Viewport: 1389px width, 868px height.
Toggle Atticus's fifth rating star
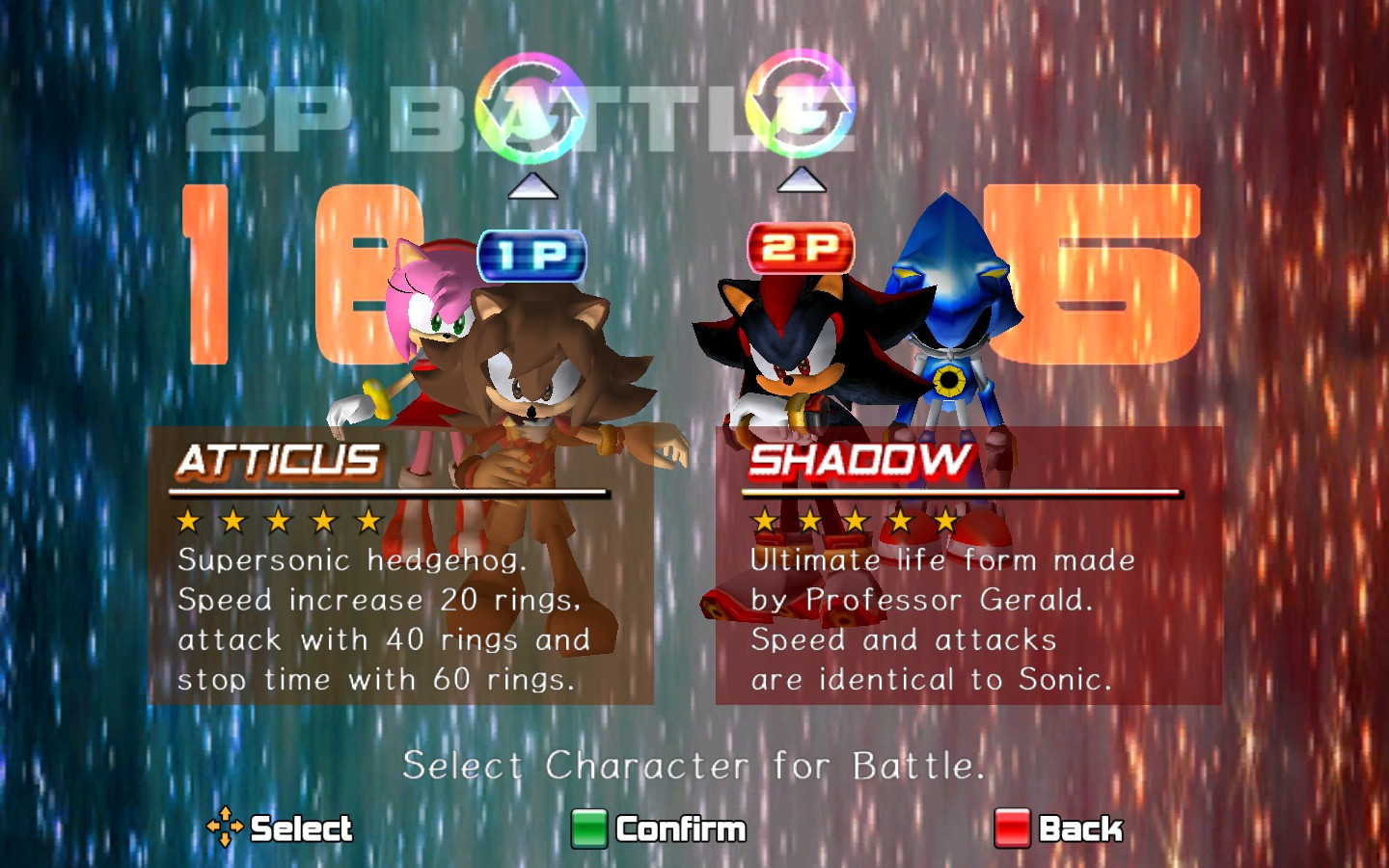click(x=368, y=522)
